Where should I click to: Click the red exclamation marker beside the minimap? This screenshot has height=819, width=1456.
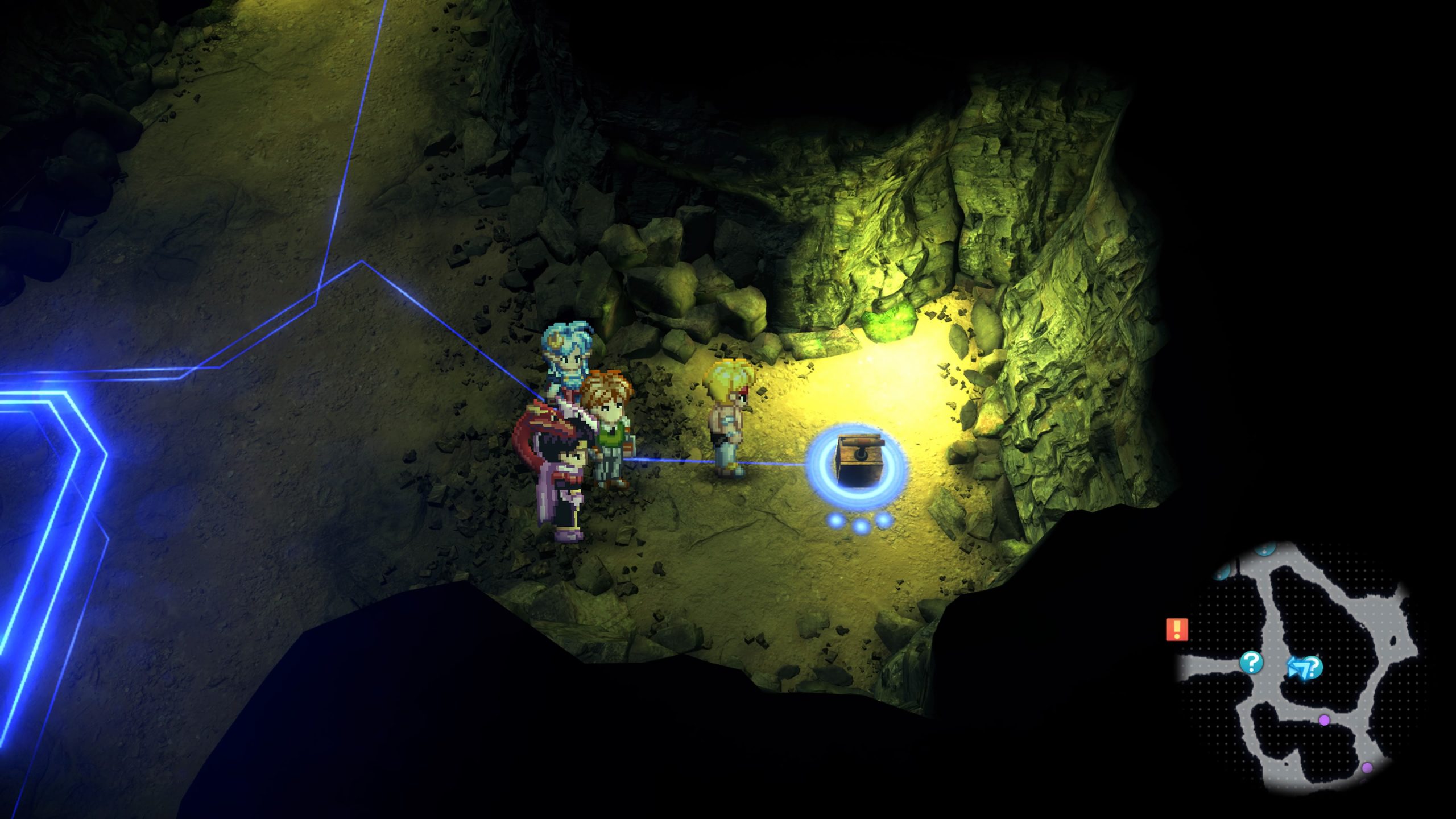click(x=1176, y=630)
